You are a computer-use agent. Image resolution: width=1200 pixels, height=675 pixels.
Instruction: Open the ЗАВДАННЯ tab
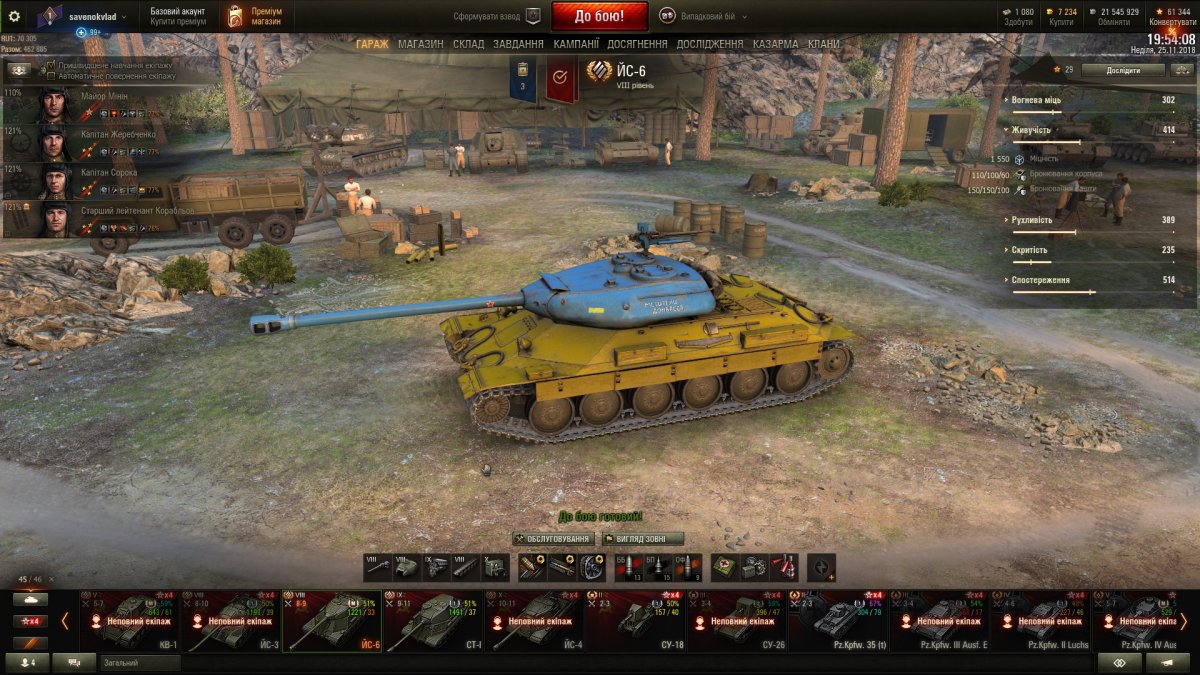[x=518, y=44]
